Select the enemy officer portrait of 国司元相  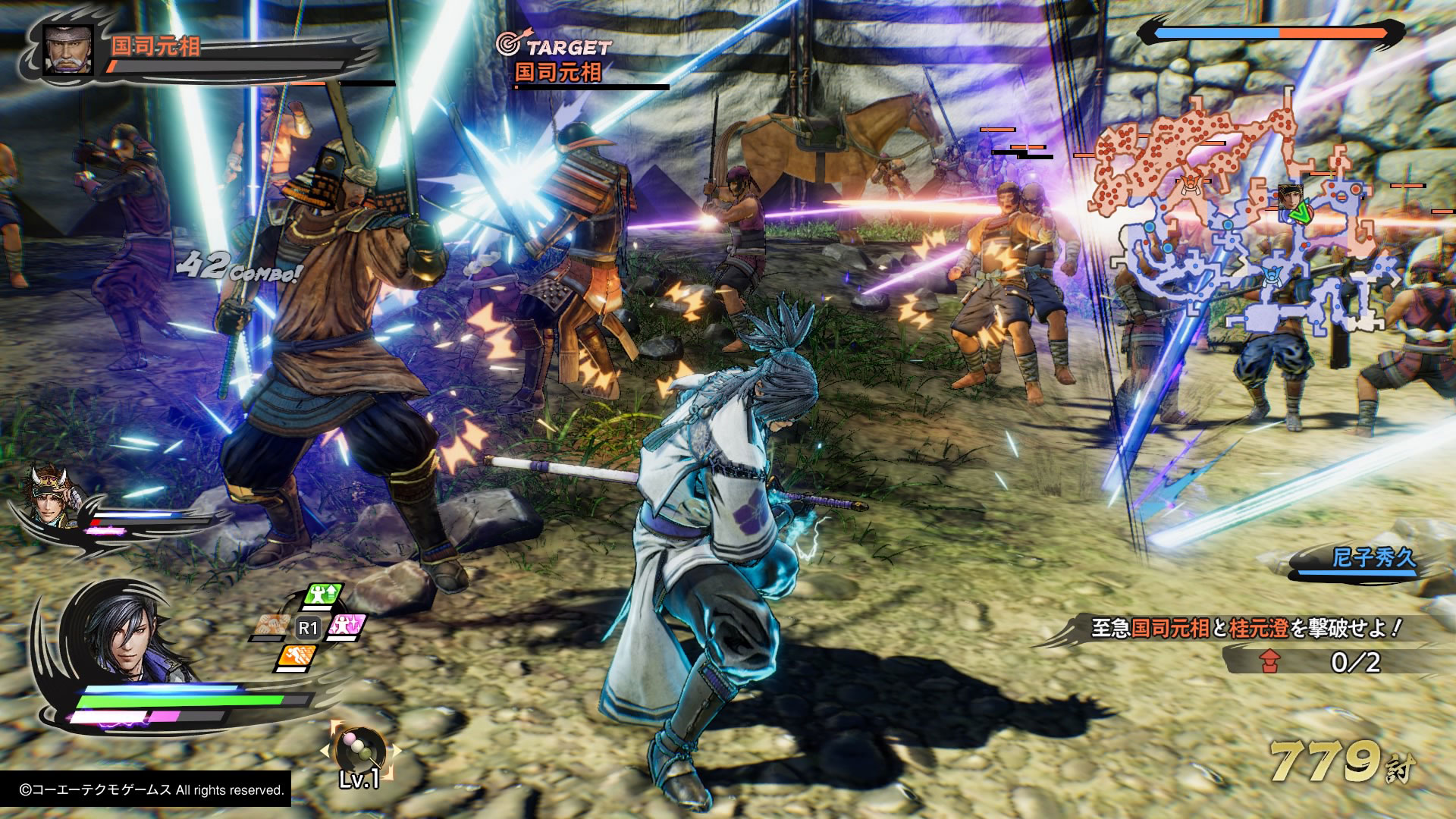tap(68, 50)
